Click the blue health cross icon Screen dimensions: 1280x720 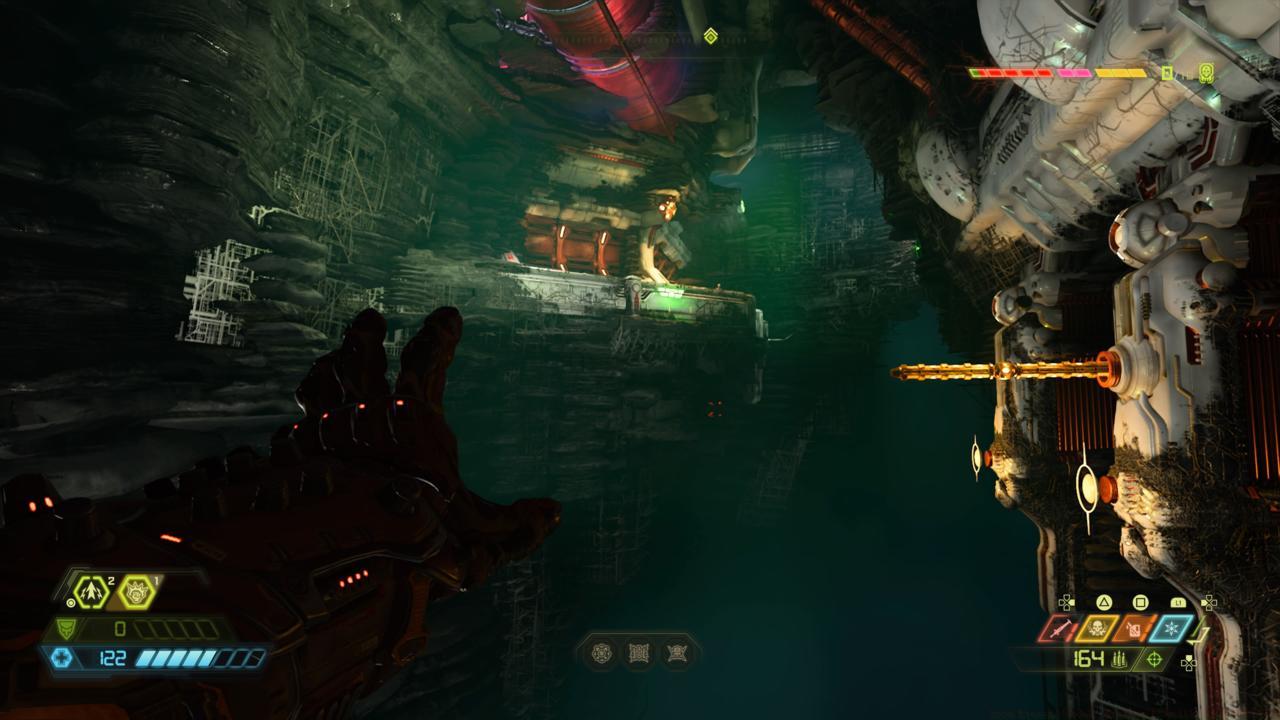coord(62,657)
